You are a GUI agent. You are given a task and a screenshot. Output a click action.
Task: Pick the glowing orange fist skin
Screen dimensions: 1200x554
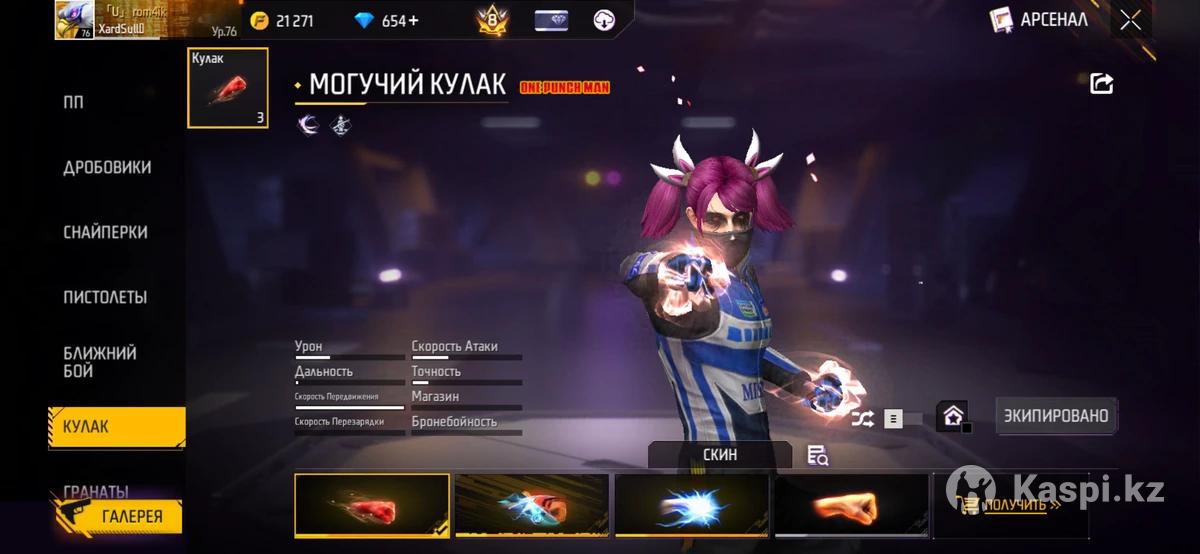[x=851, y=506]
